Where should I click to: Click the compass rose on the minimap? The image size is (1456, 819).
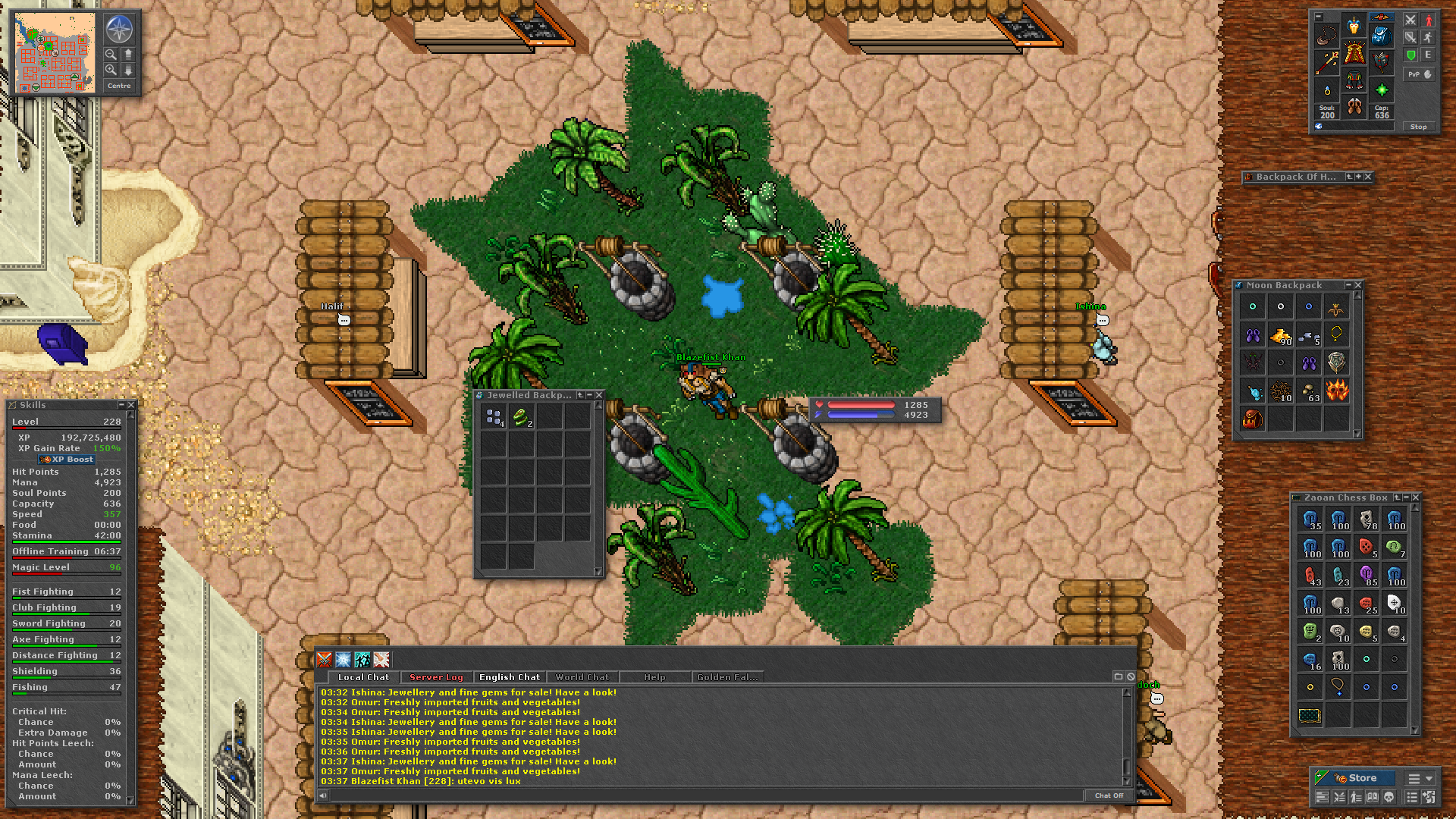pyautogui.click(x=120, y=29)
